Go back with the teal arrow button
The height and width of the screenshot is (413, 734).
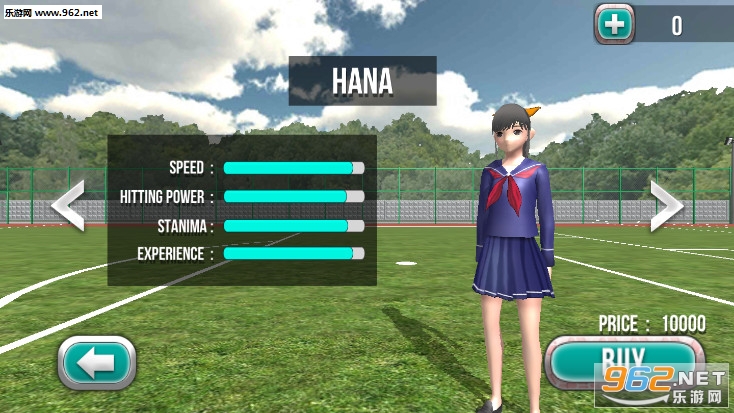coord(97,362)
